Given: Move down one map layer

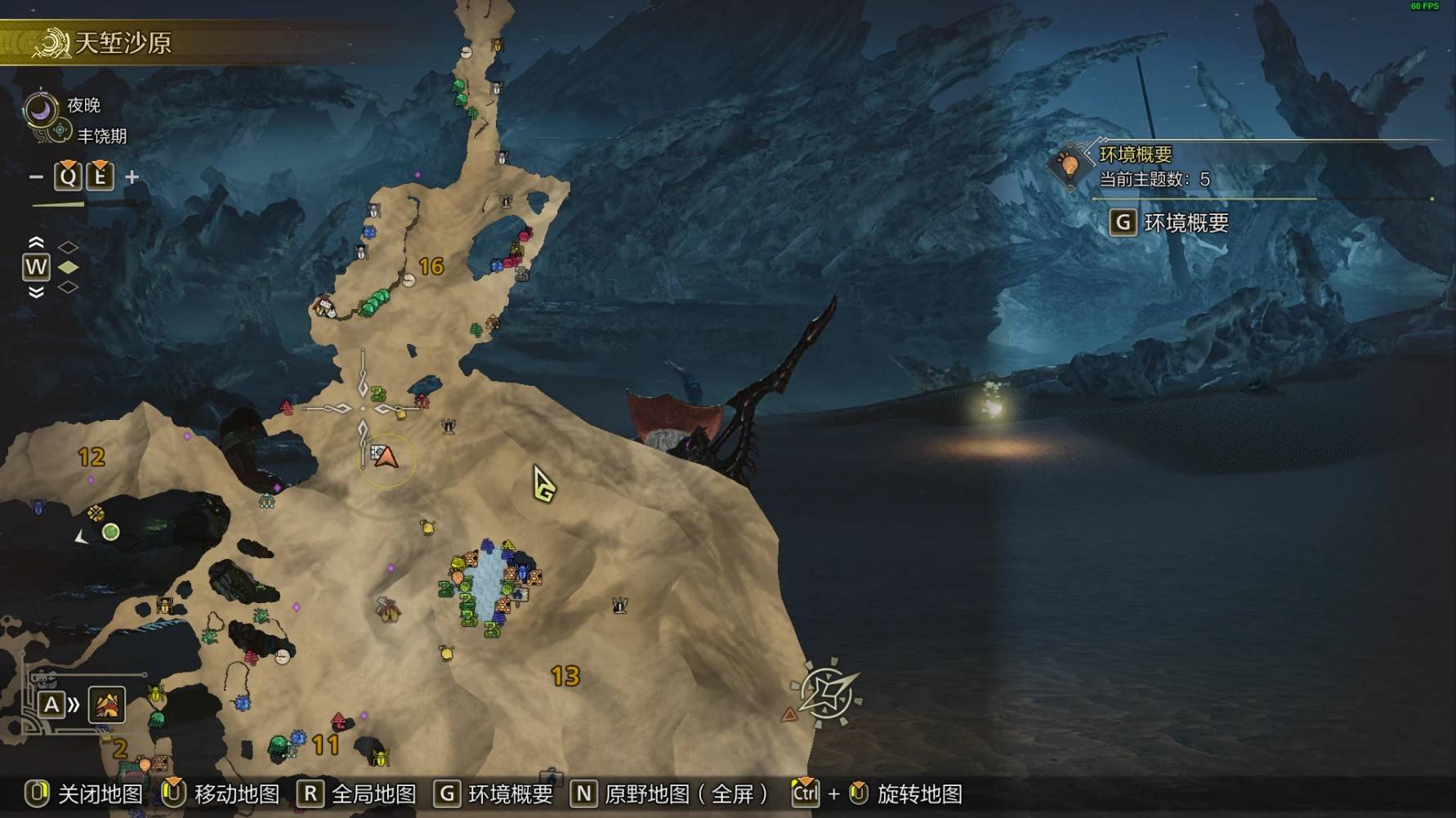Looking at the screenshot, I should [x=36, y=293].
